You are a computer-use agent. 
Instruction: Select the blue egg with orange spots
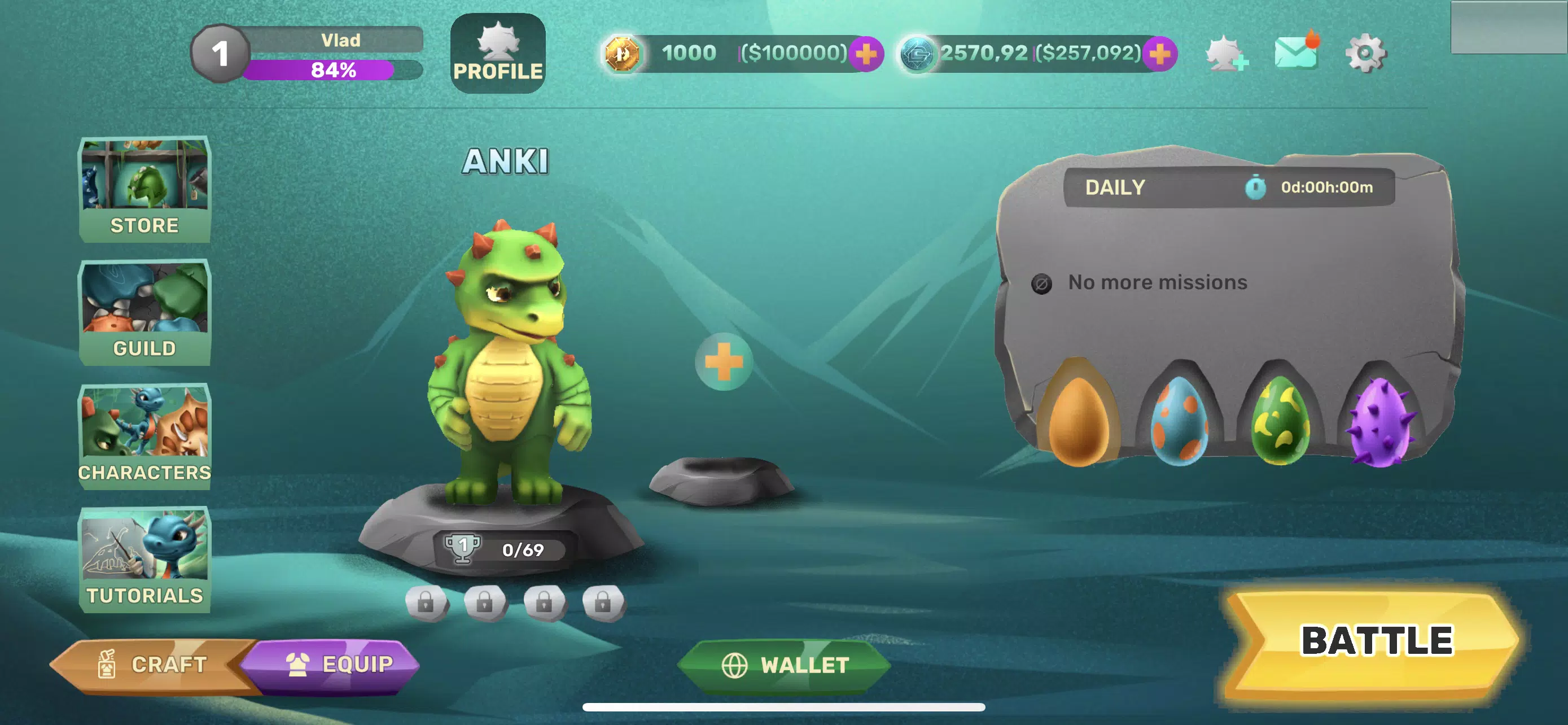pyautogui.click(x=1179, y=421)
